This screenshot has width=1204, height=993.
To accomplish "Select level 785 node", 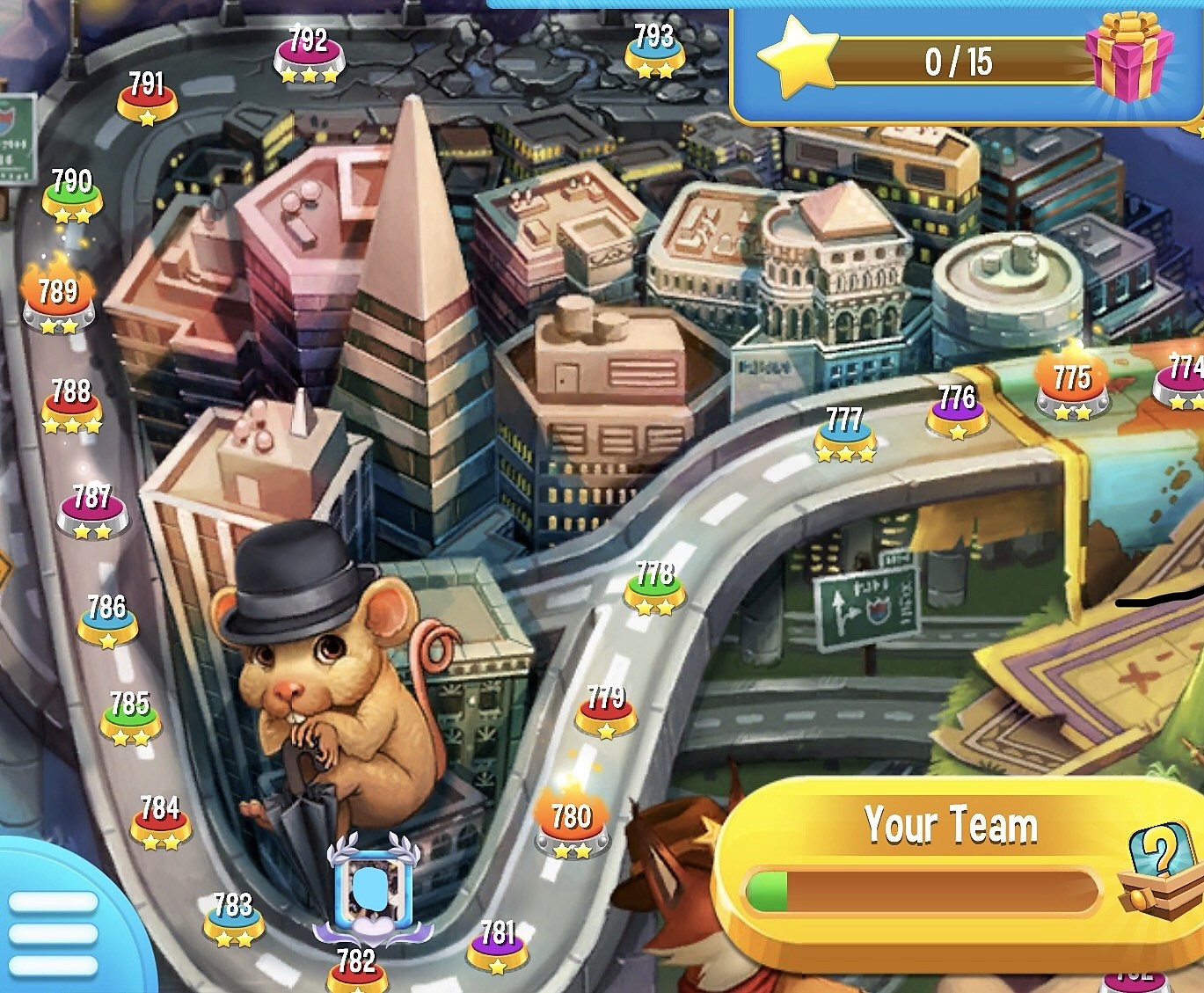I will click(x=130, y=716).
